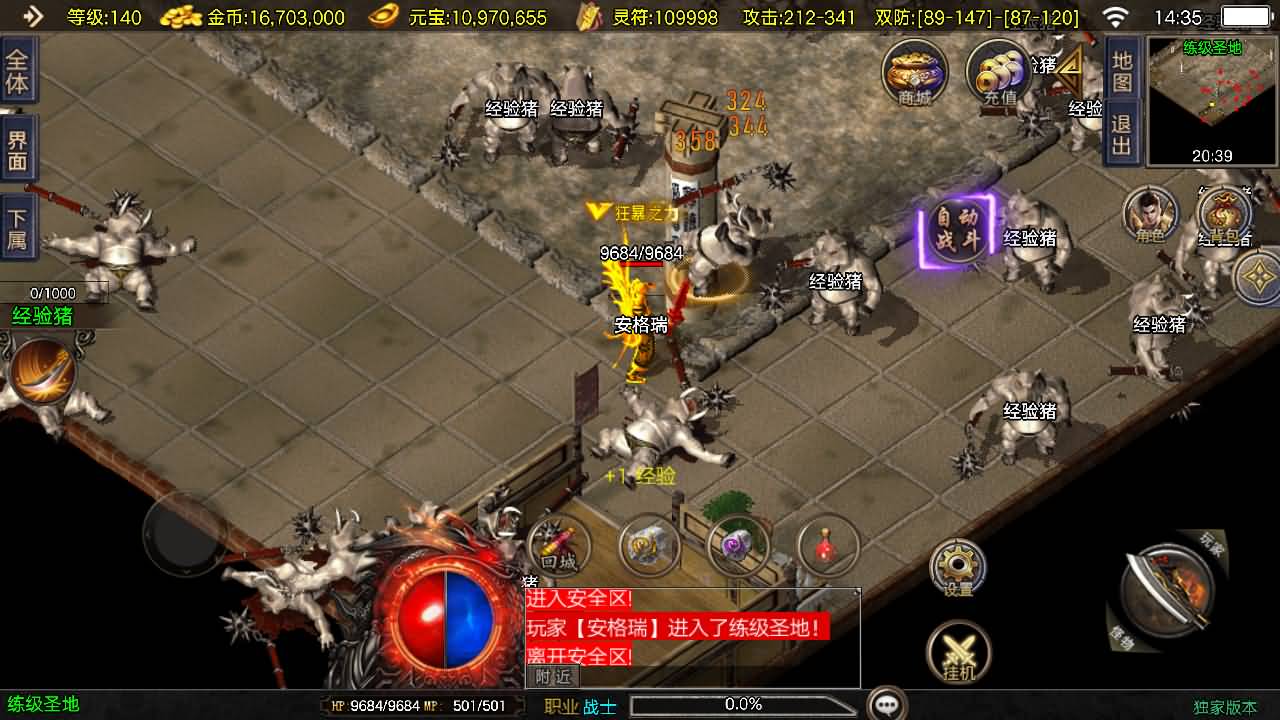Use the red potion quick slot
1280x720 pixels.
pyautogui.click(x=828, y=547)
